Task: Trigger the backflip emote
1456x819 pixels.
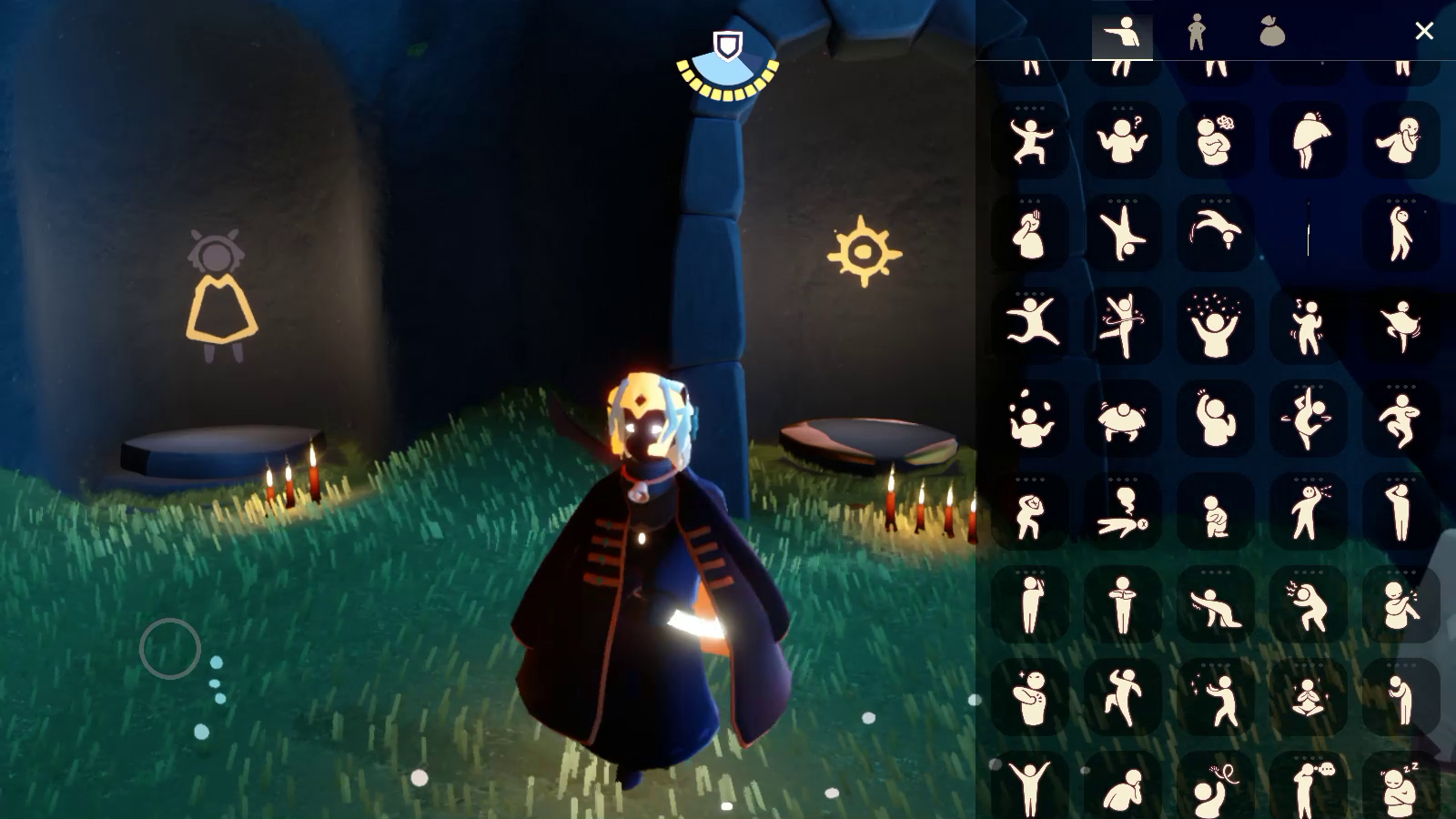Action: tap(1215, 233)
